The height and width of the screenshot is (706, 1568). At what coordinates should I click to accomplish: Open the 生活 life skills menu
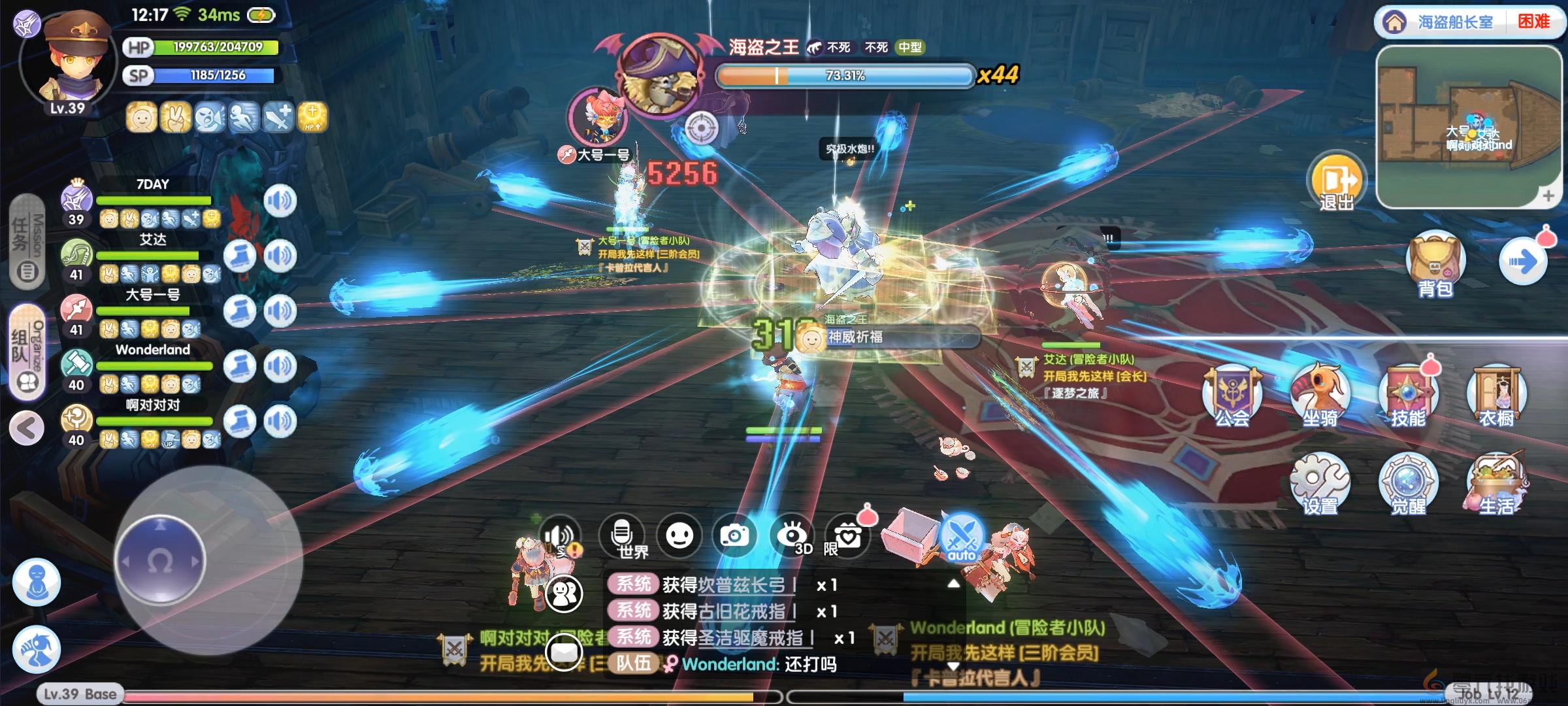(1496, 484)
